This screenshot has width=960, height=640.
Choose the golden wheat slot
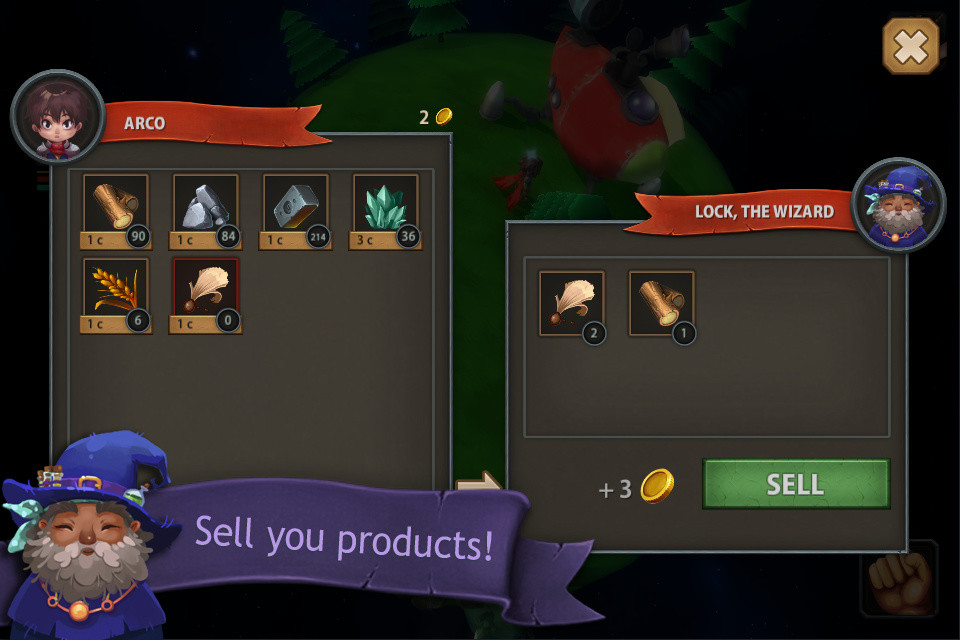[x=116, y=289]
